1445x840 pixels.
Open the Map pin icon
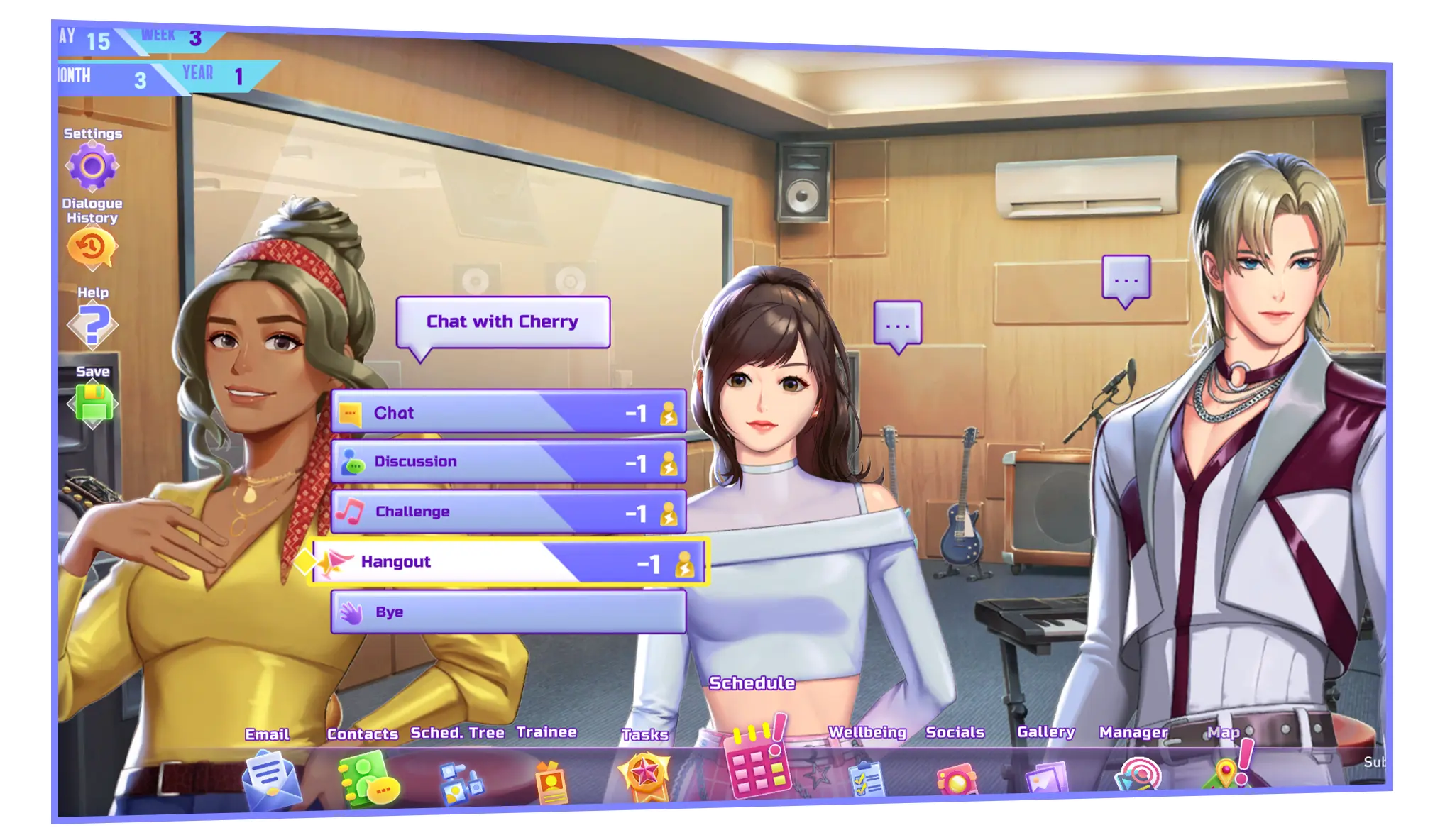pyautogui.click(x=1226, y=772)
